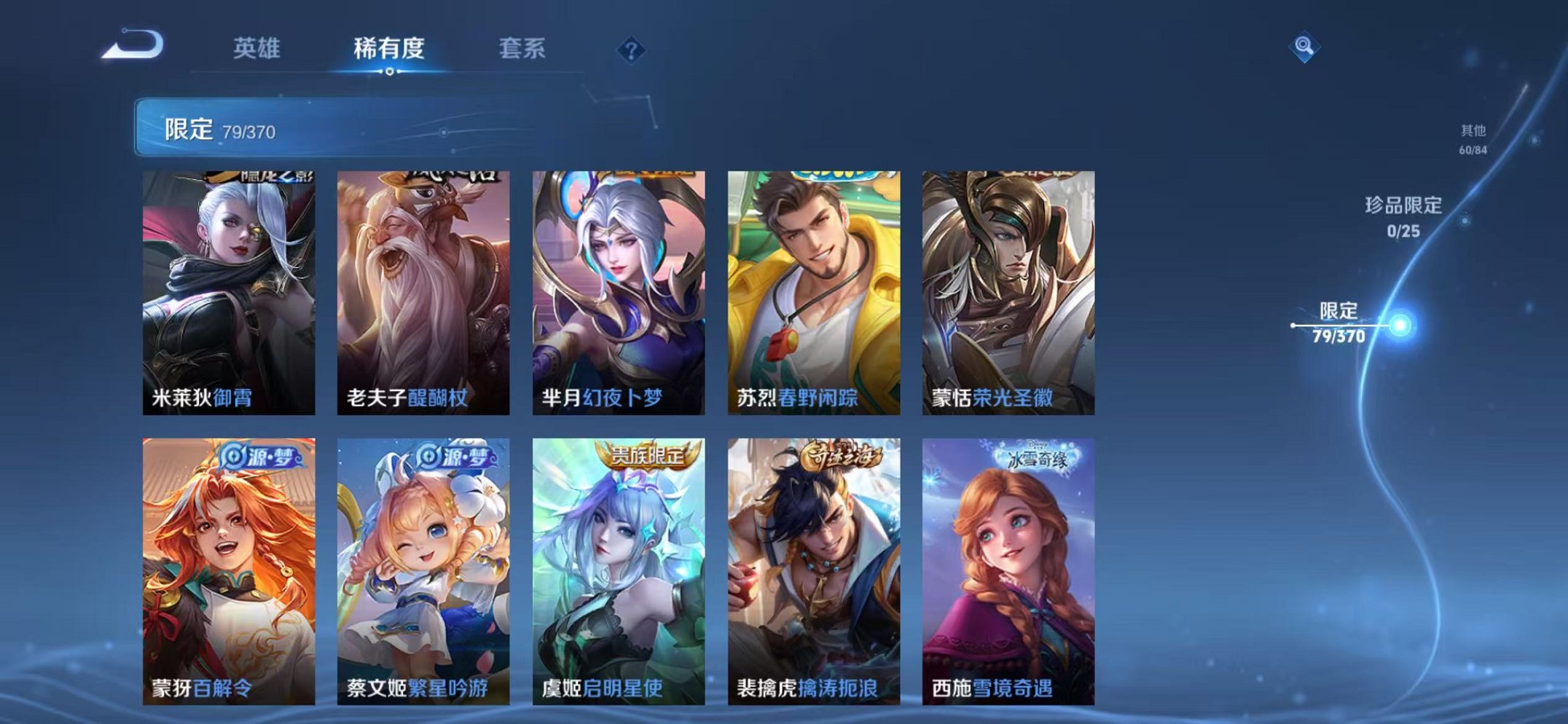Click the question mark help icon
Screen dimensions: 1568x724
(631, 50)
